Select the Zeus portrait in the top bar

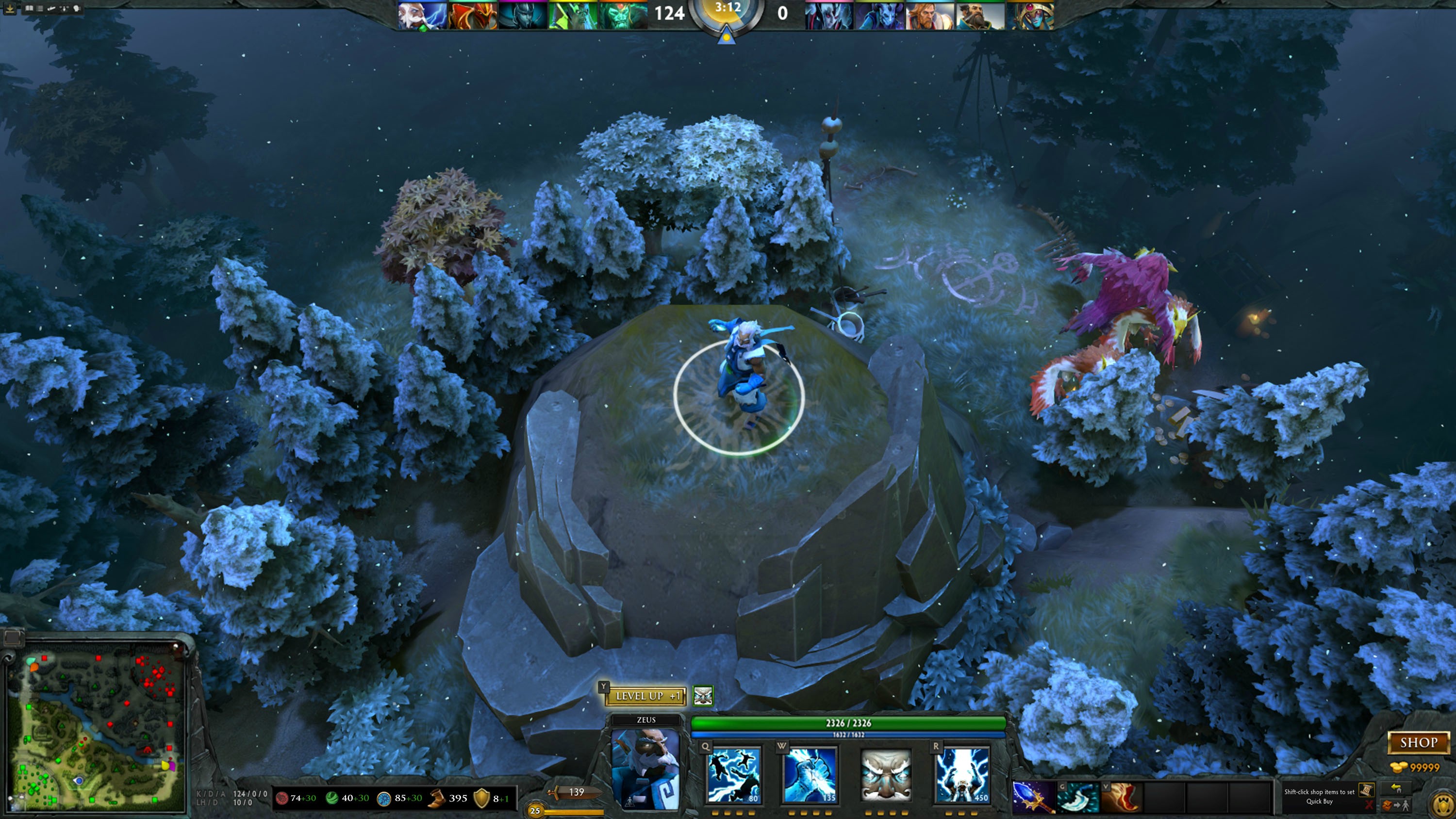(x=422, y=15)
